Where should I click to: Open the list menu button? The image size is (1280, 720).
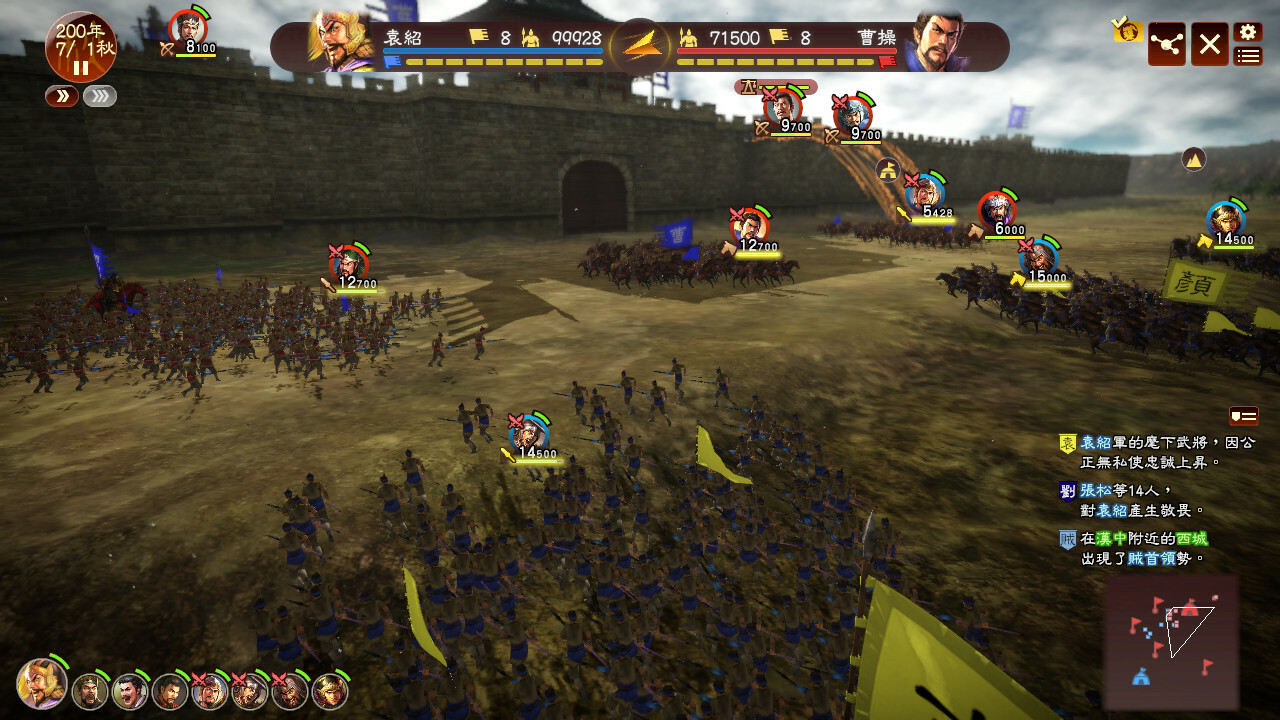point(1247,56)
